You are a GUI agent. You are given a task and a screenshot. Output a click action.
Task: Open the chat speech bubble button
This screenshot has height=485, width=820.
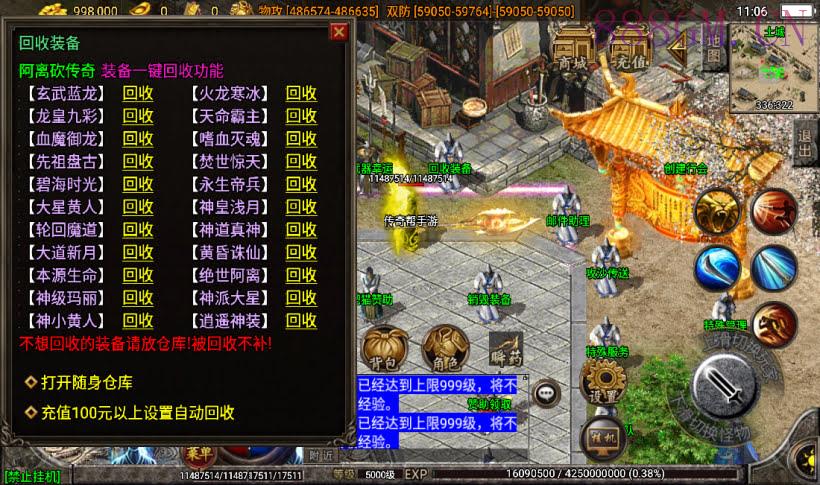tap(545, 393)
